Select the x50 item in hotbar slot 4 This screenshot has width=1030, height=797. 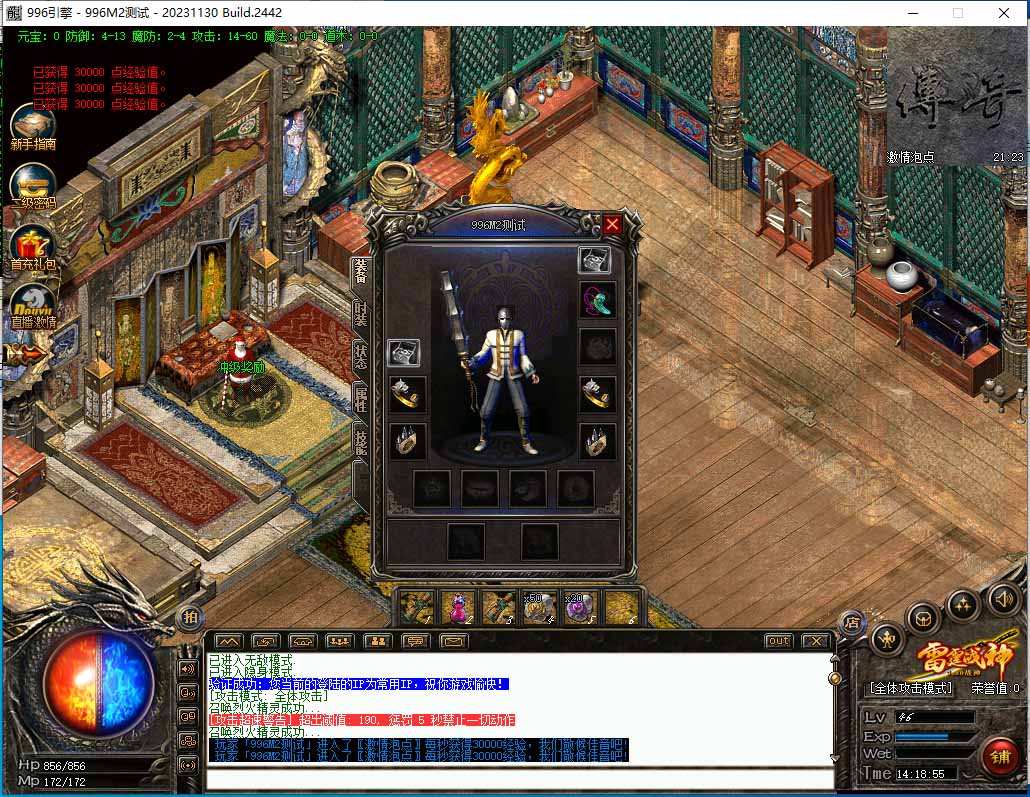coord(540,607)
